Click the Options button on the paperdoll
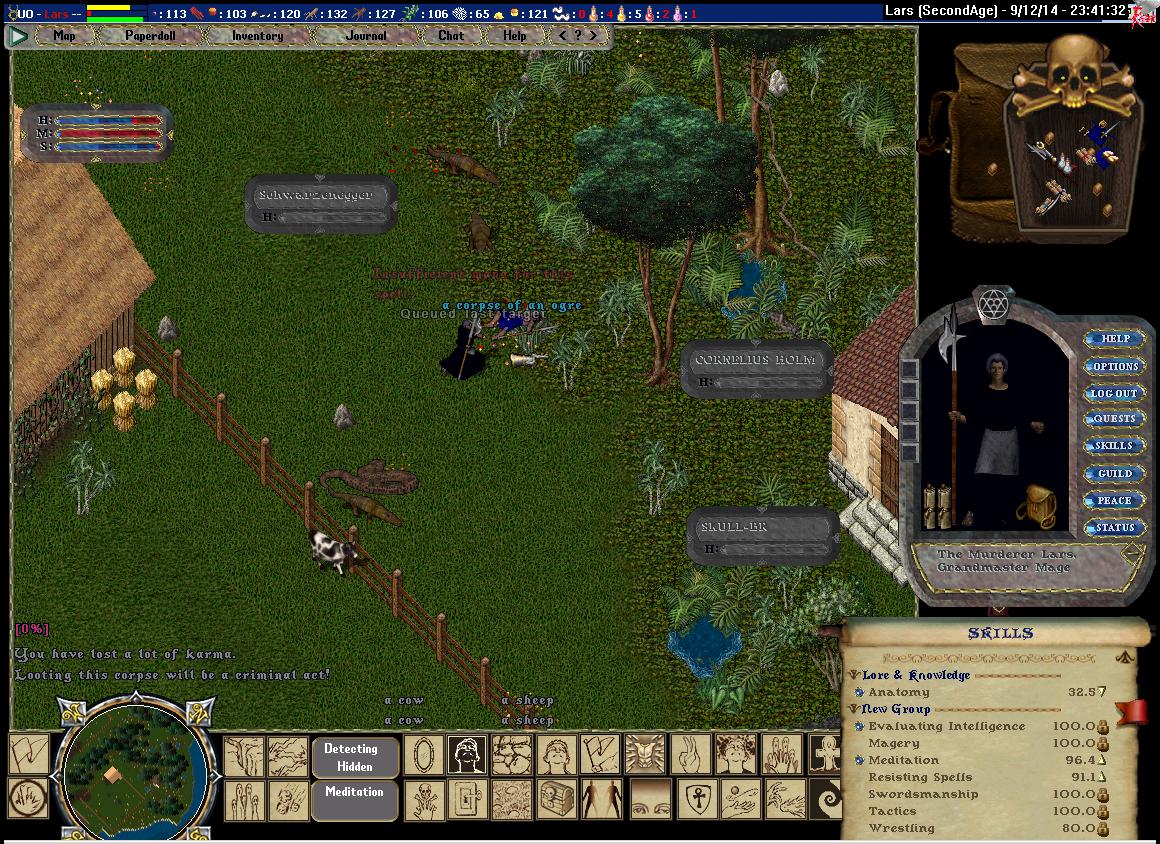This screenshot has width=1160, height=844. pos(1115,366)
